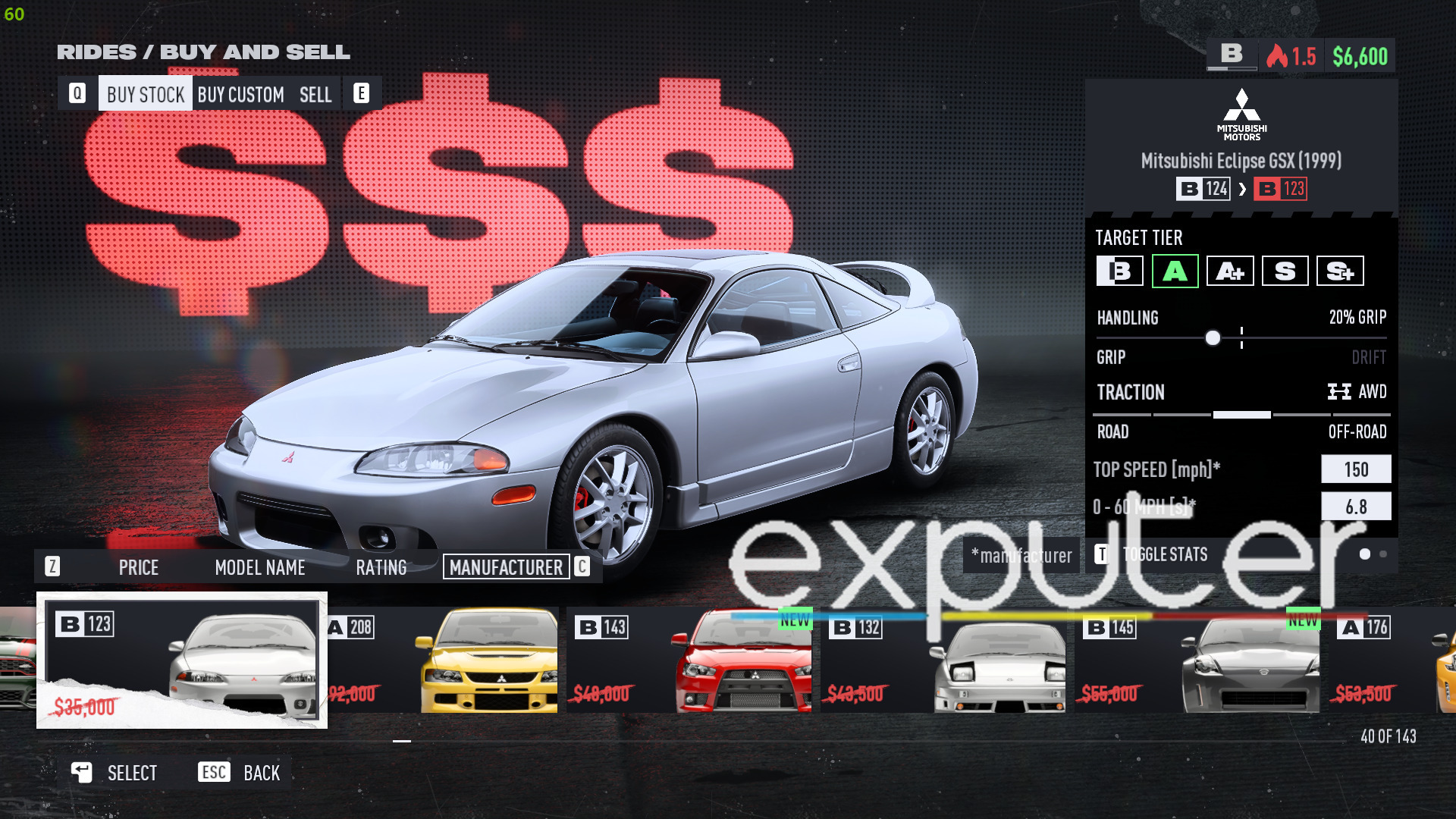Select the S+ target tier
Screen dimensions: 1456x819
pos(1339,270)
